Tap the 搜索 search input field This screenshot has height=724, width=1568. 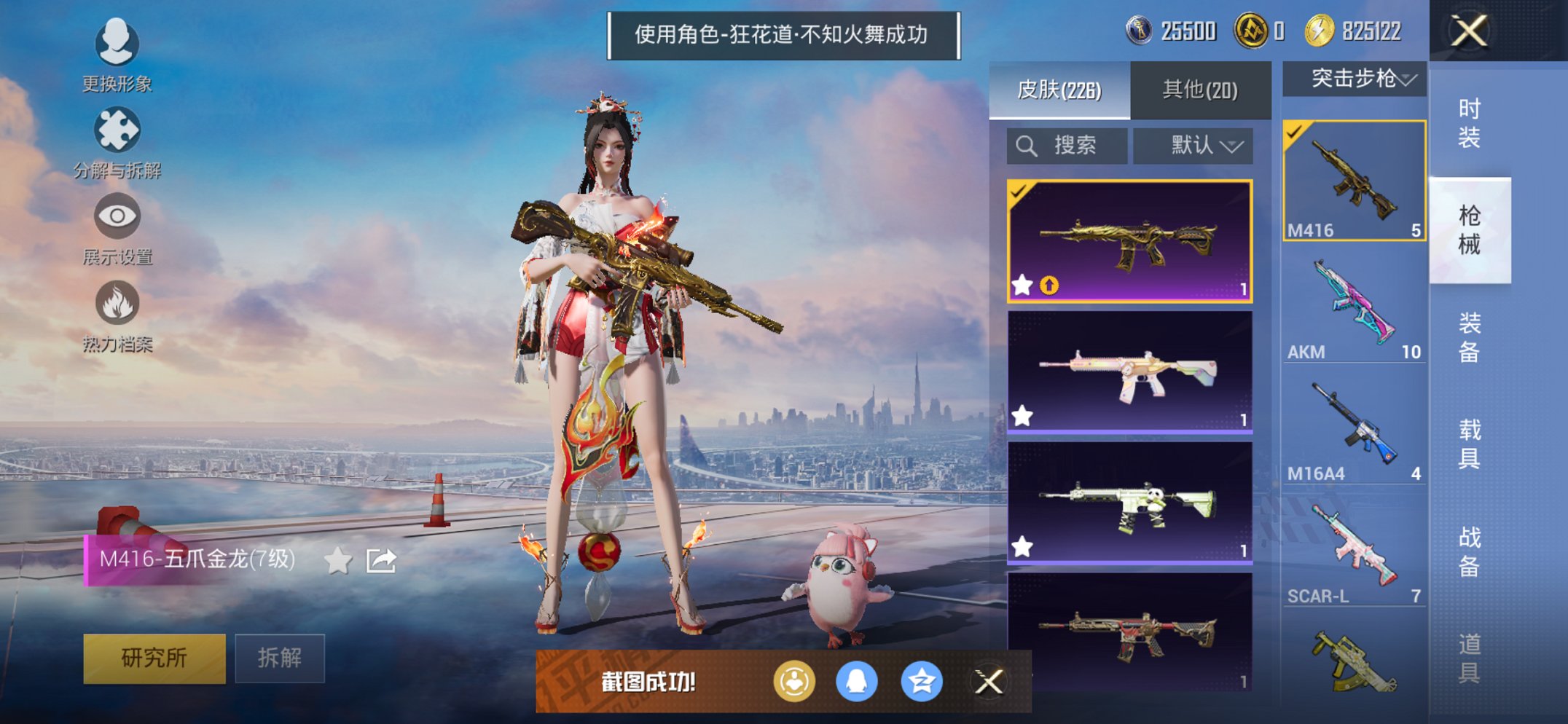click(x=1066, y=145)
